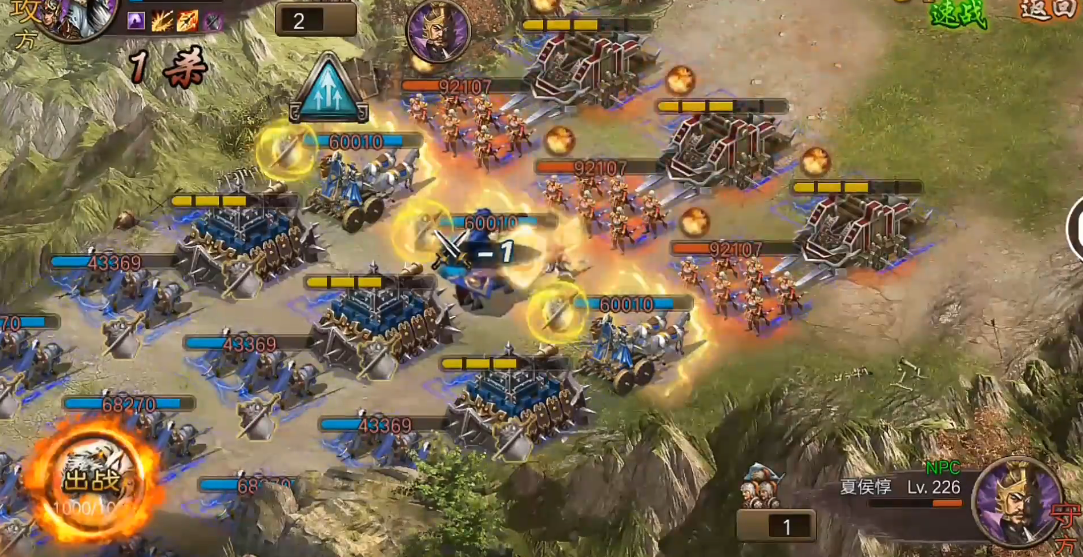Open the defender 夏侯惇 portrait

tap(1018, 500)
